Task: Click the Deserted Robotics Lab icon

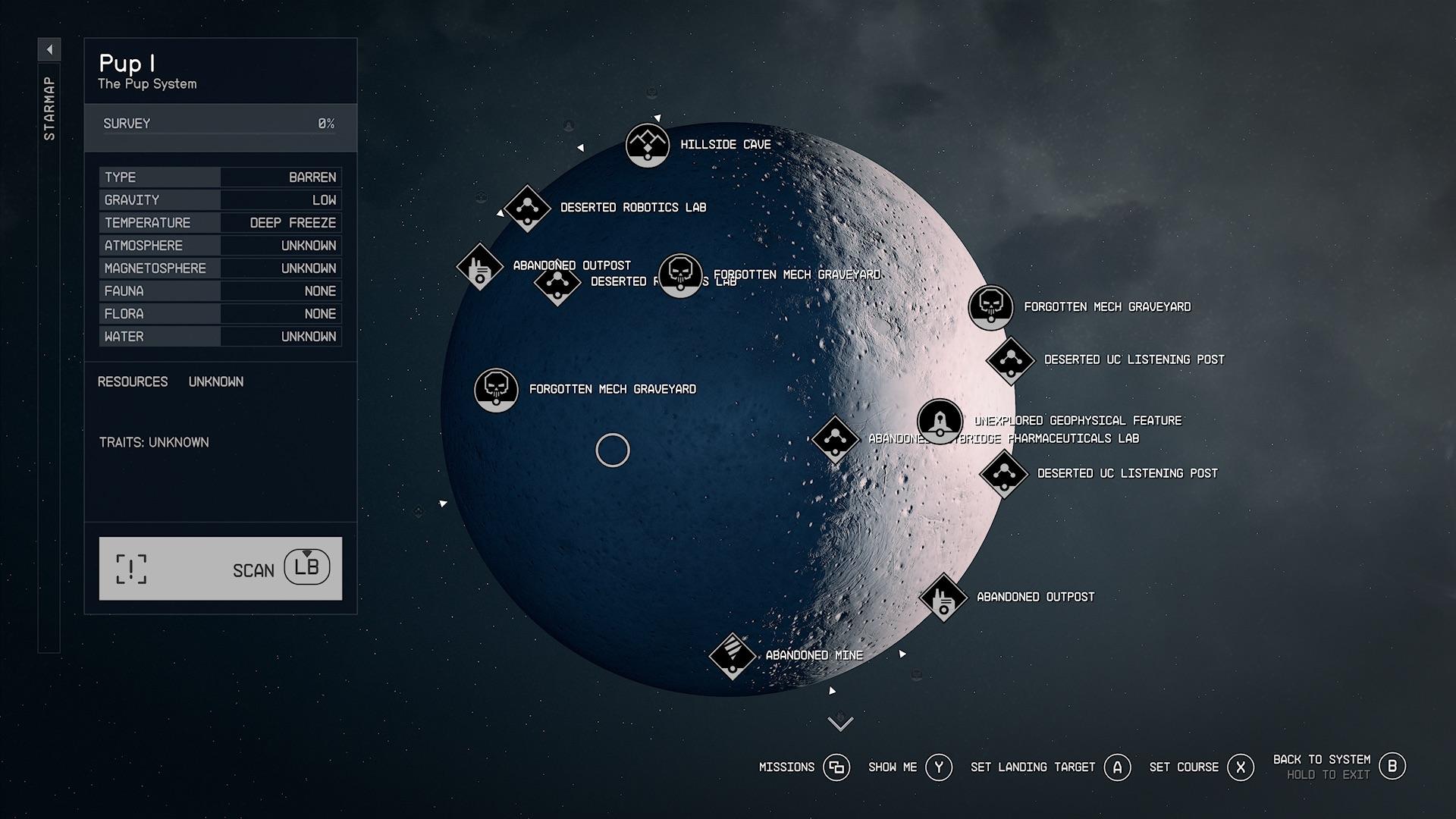Action: click(526, 207)
